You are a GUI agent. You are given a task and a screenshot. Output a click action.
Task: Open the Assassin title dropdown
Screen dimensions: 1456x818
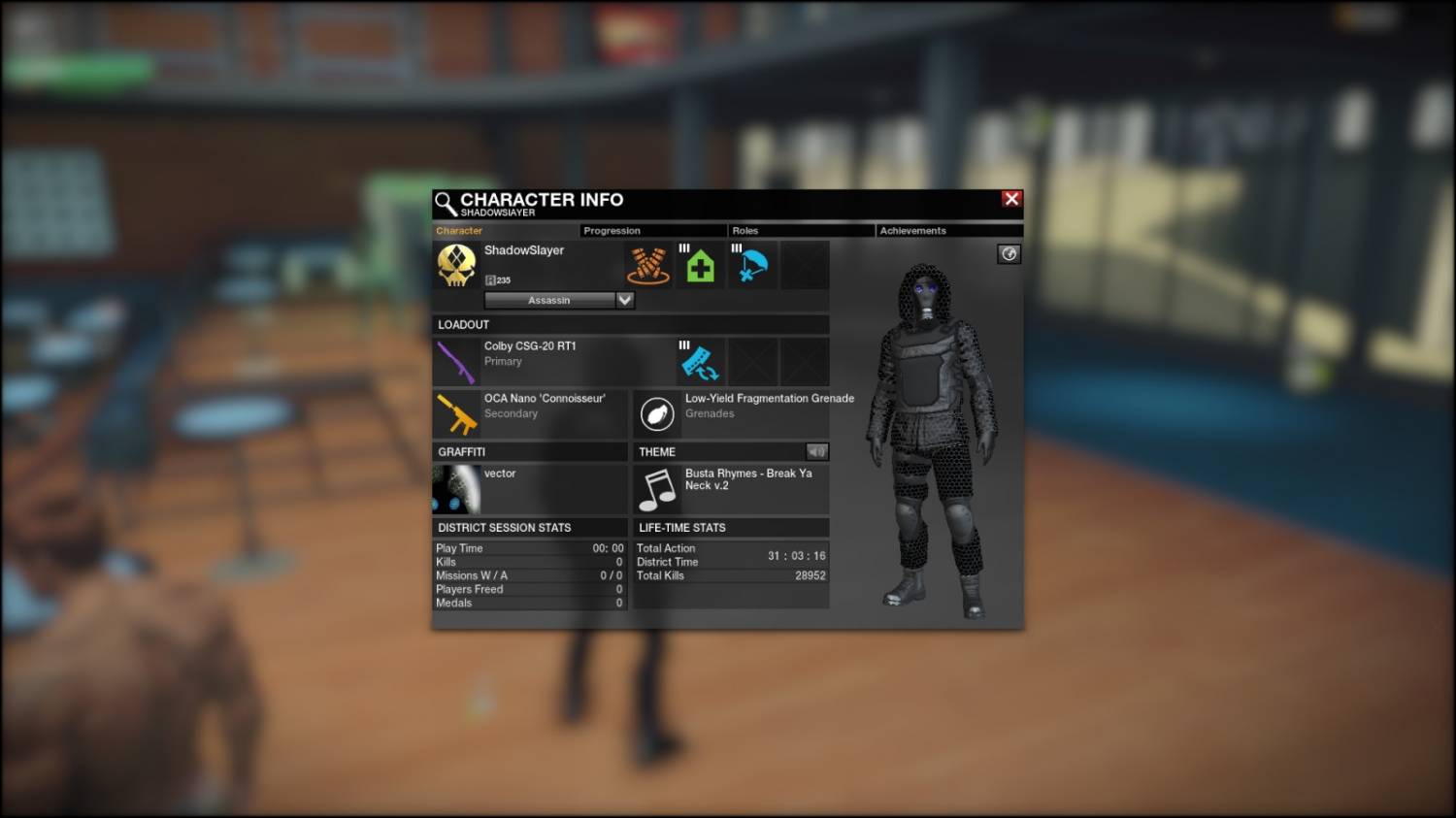(625, 301)
